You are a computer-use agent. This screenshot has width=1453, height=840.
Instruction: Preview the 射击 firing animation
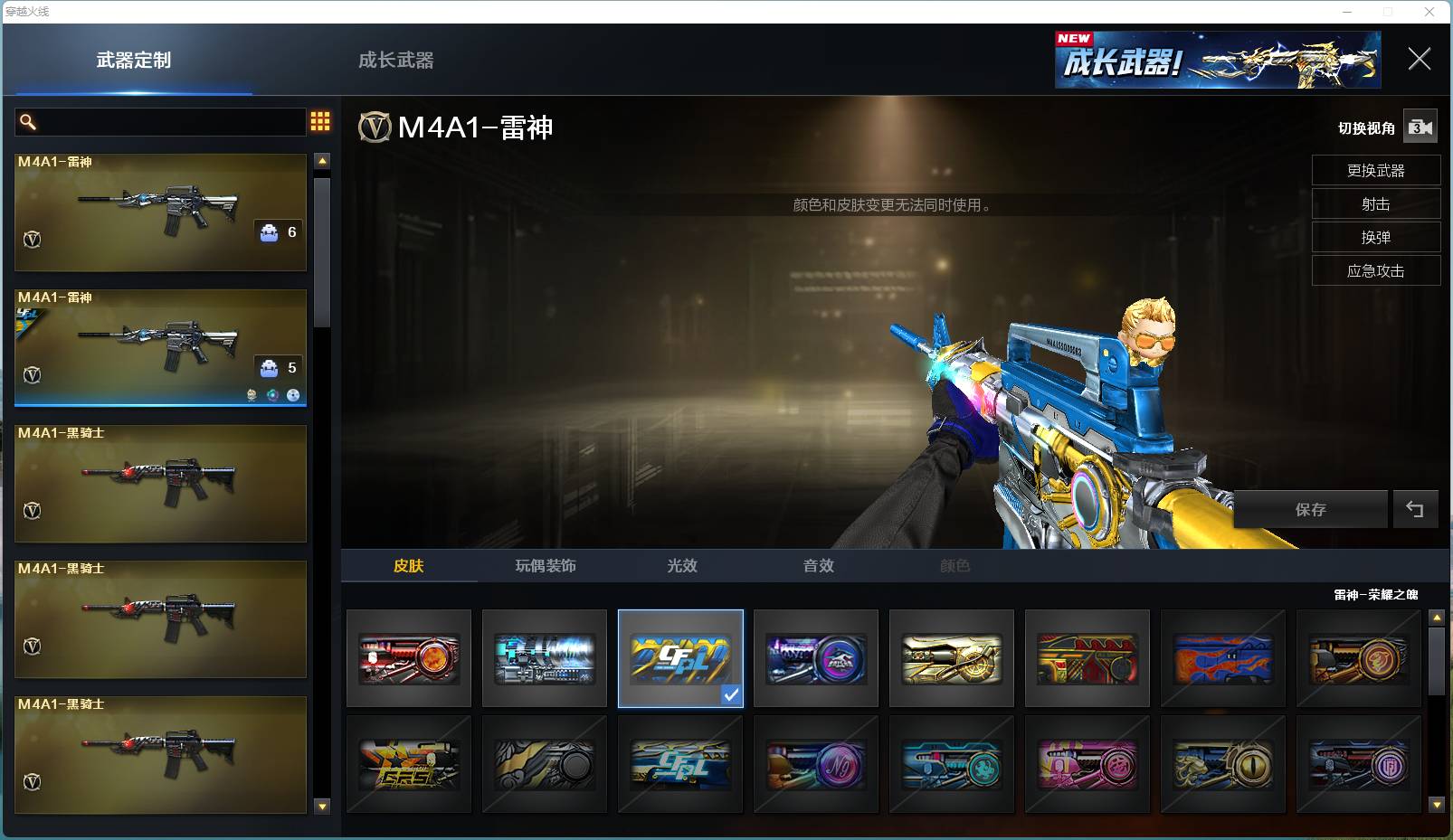click(1375, 204)
